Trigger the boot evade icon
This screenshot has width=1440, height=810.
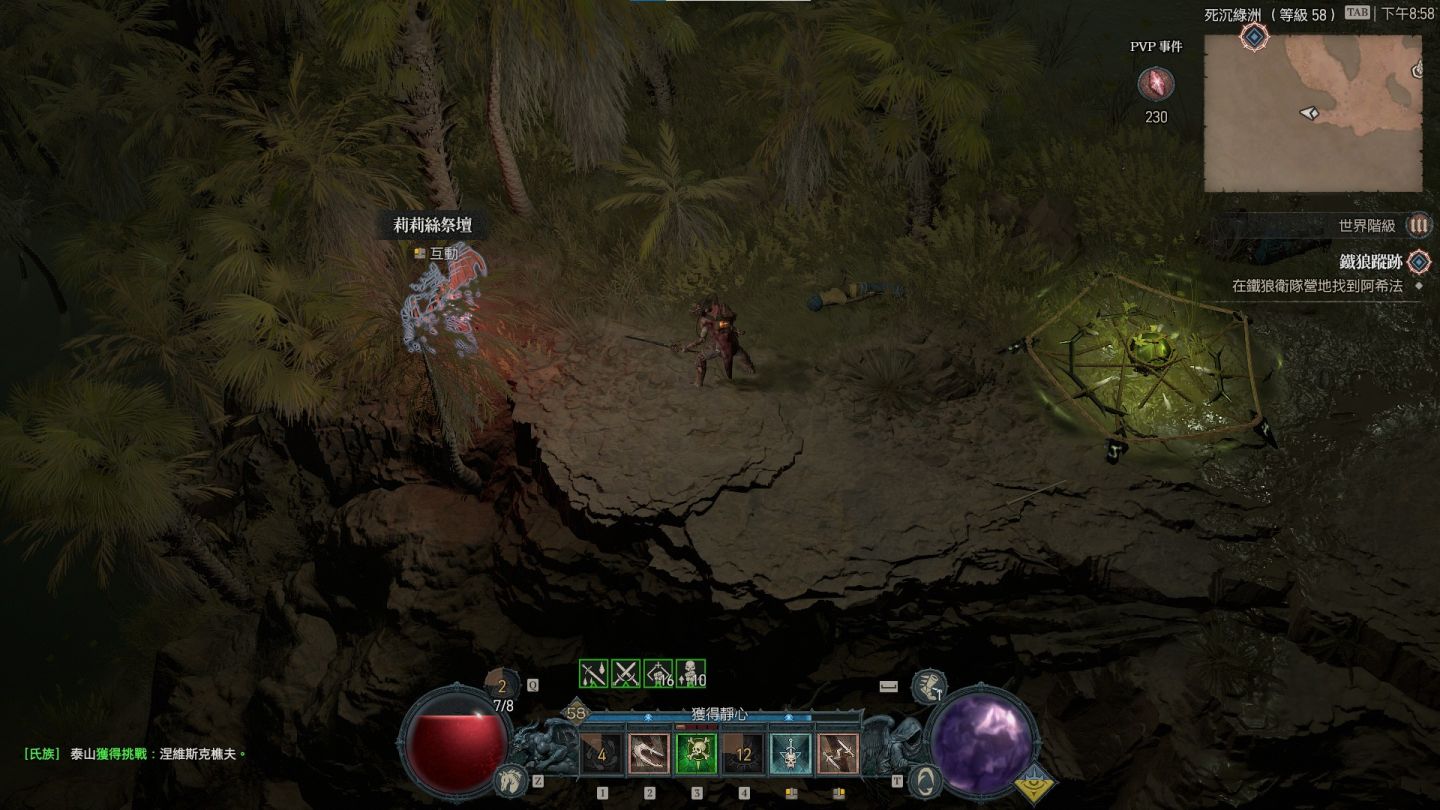929,685
